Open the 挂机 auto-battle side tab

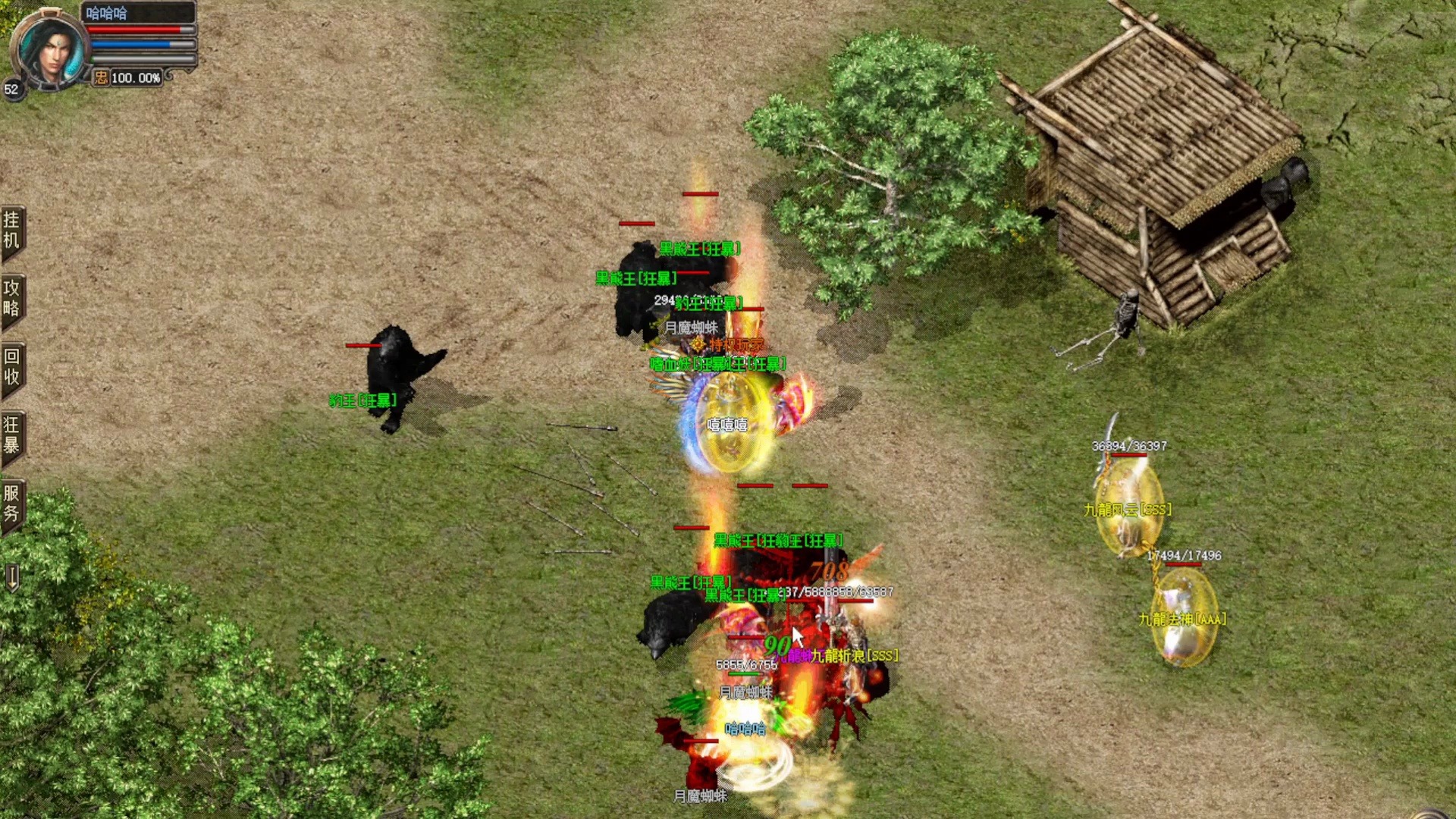(12, 231)
